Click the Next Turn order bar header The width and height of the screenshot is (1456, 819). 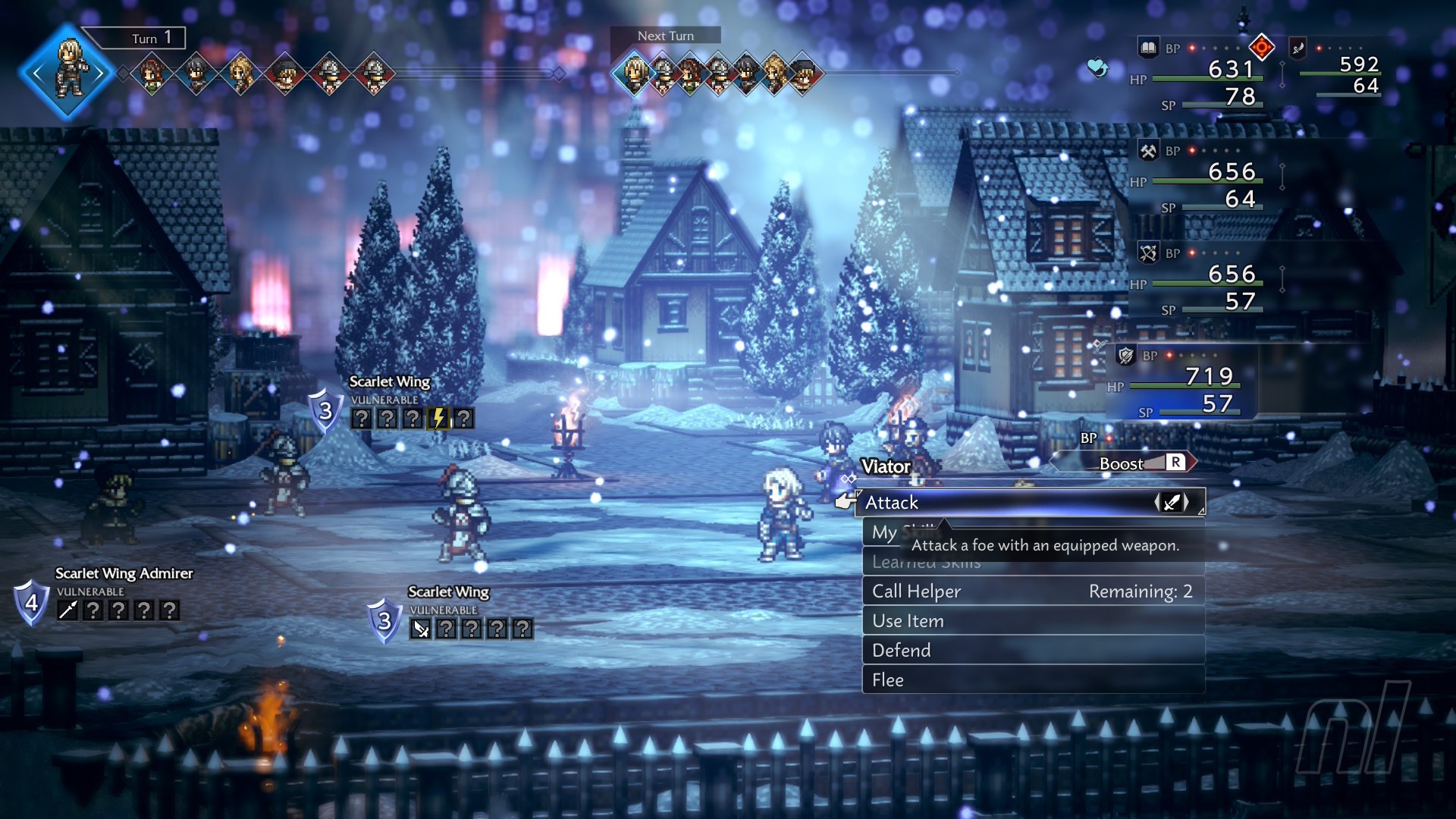click(665, 36)
